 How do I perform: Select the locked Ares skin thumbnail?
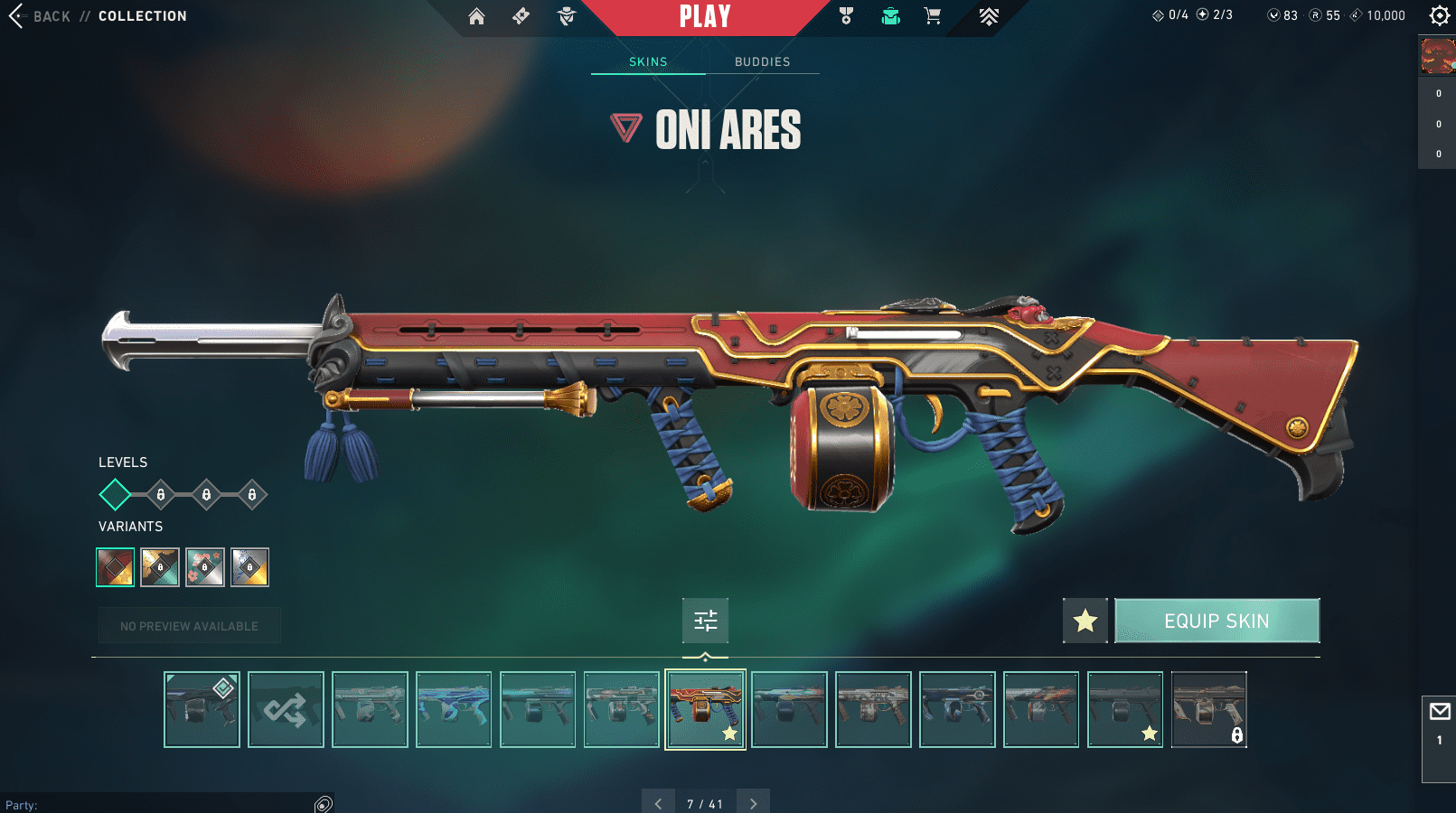click(x=1209, y=709)
